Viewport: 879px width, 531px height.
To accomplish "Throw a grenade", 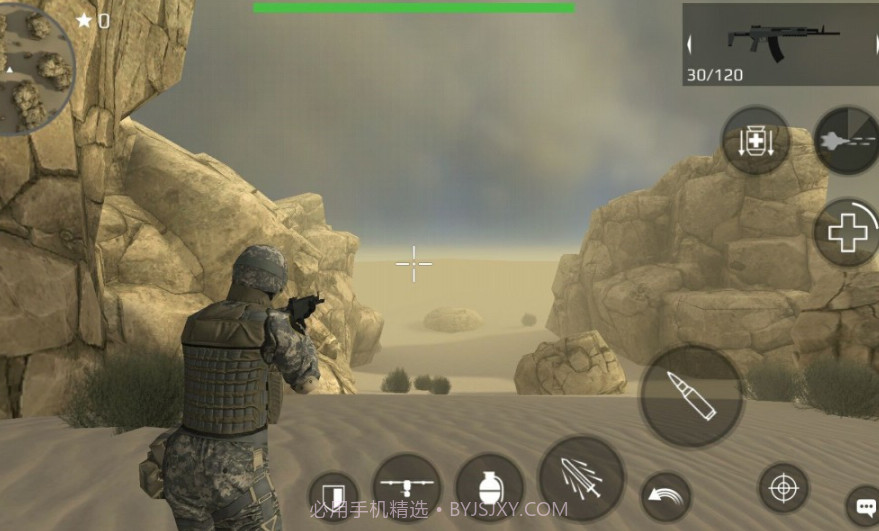I will coord(490,488).
